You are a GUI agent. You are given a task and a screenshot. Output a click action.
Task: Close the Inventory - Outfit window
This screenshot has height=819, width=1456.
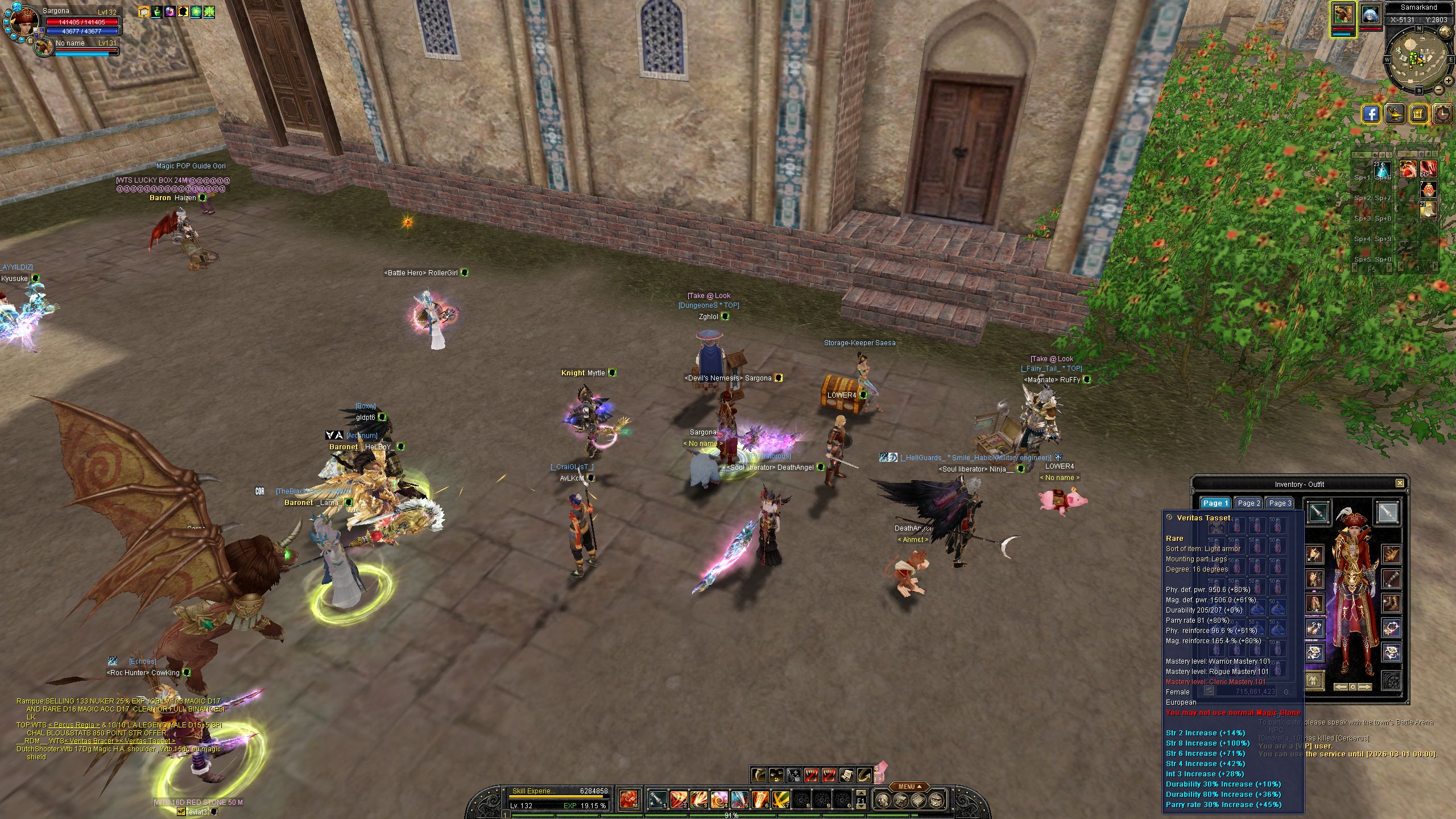pyautogui.click(x=1400, y=483)
